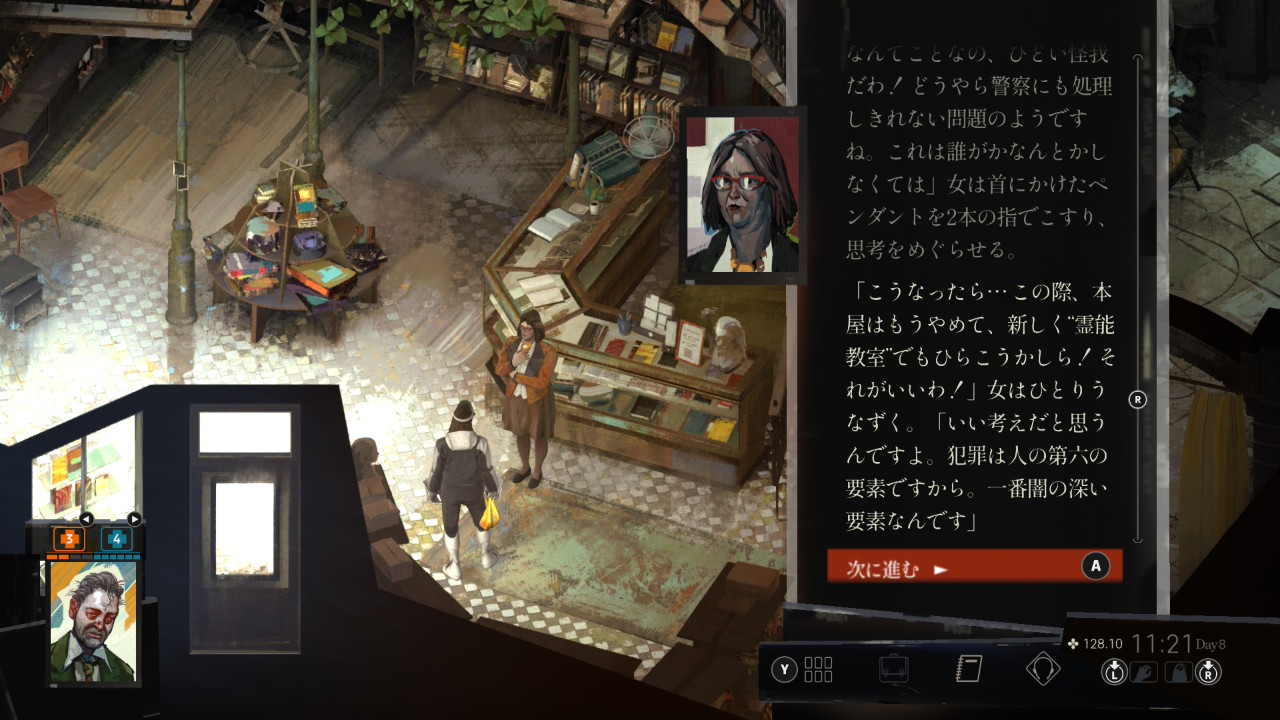The height and width of the screenshot is (720, 1280).
Task: Select the left-hand held item slot
Action: (x=1144, y=672)
